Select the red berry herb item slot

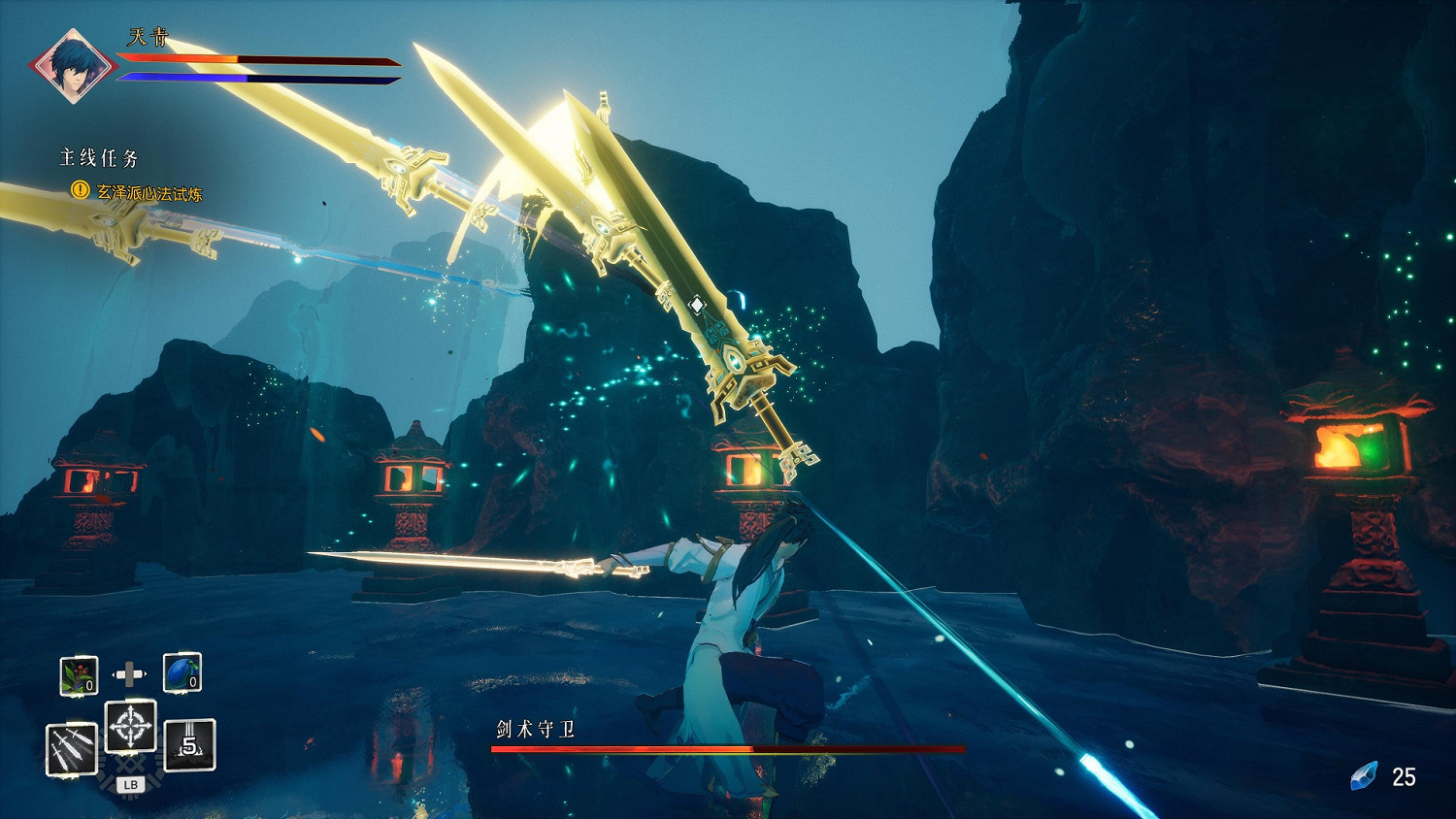tap(79, 674)
